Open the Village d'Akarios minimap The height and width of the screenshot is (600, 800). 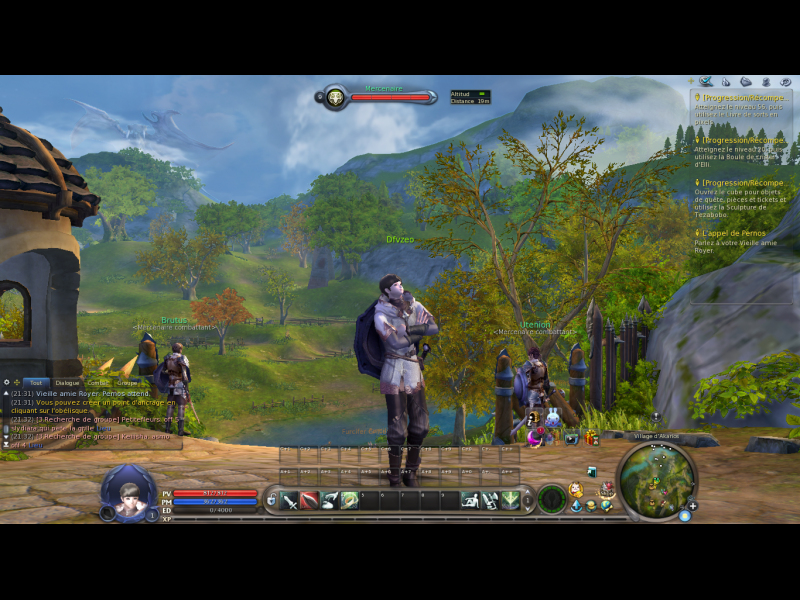(655, 481)
